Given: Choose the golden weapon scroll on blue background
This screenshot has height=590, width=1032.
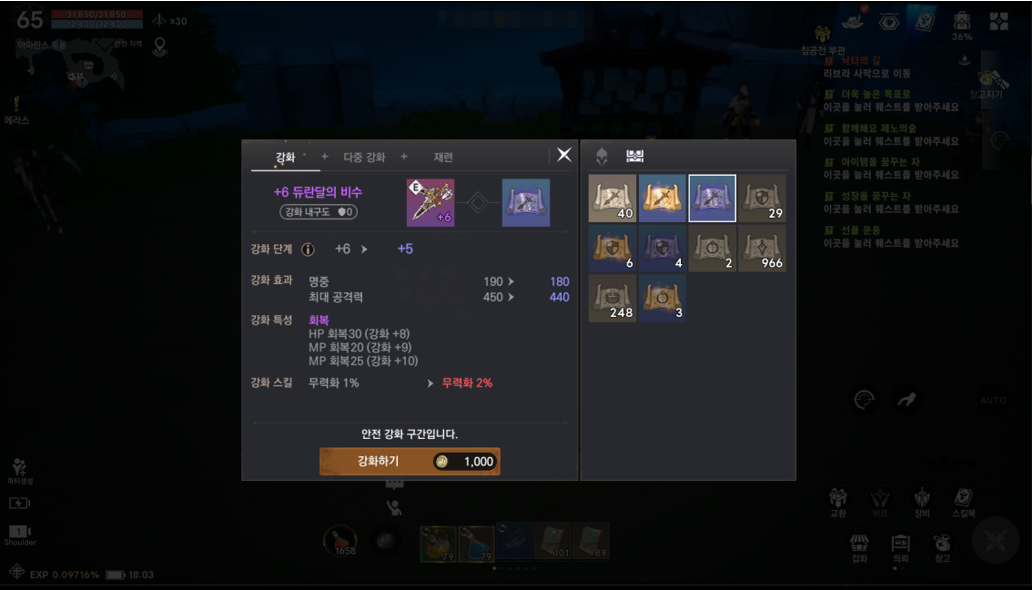Looking at the screenshot, I should click(x=662, y=198).
